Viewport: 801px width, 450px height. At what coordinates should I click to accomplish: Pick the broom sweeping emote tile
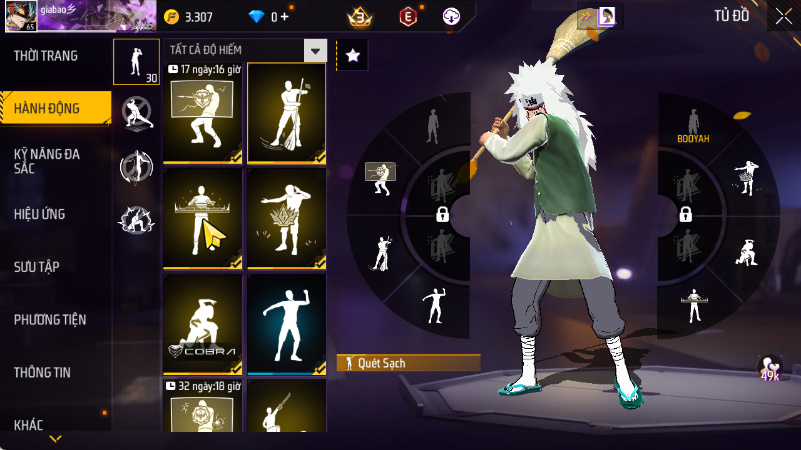tap(286, 112)
